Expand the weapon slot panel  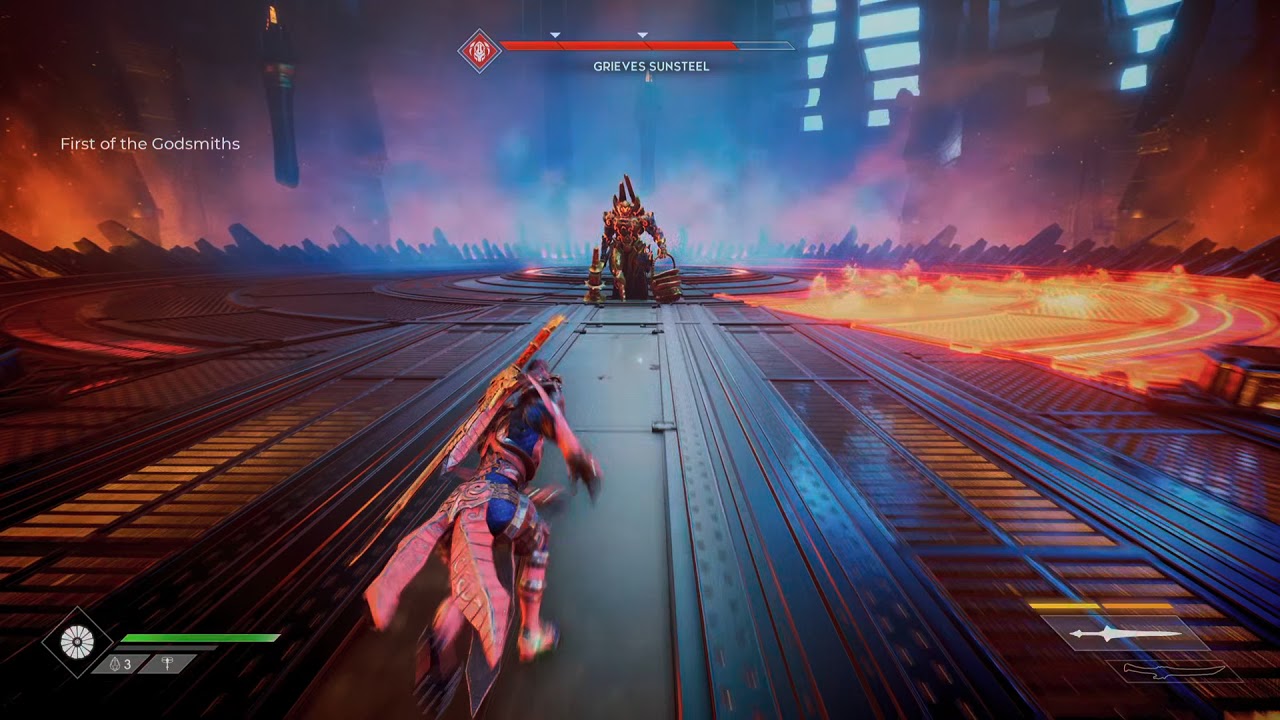tap(1128, 635)
